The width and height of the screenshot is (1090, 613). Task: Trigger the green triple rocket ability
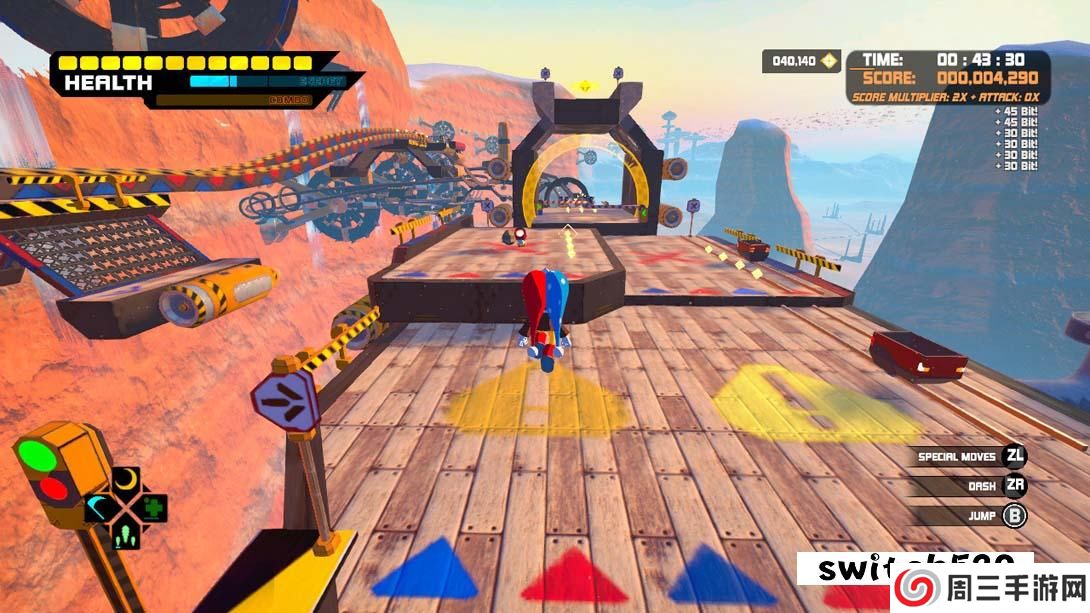[126, 534]
